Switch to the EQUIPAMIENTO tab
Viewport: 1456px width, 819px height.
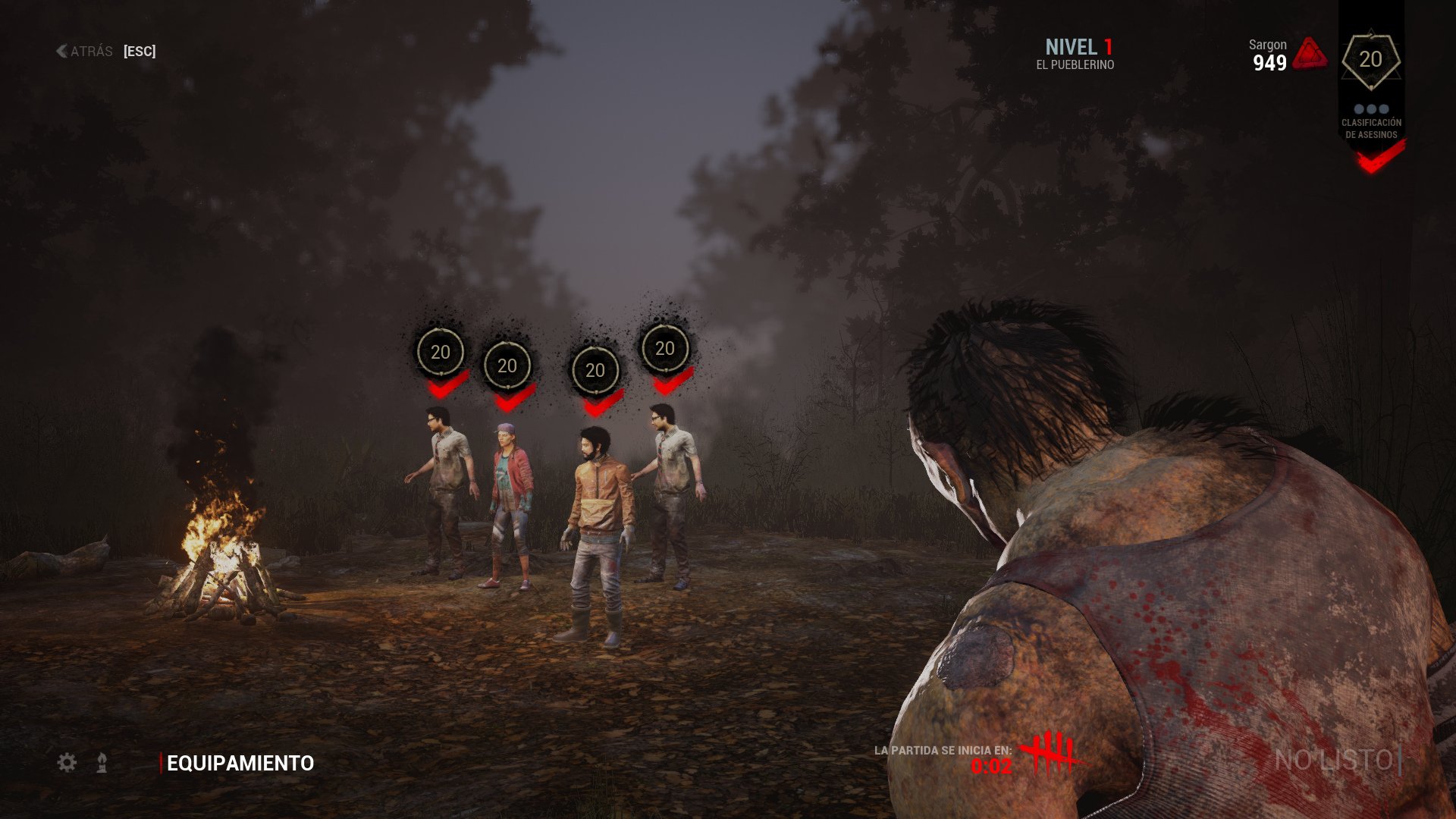(239, 764)
